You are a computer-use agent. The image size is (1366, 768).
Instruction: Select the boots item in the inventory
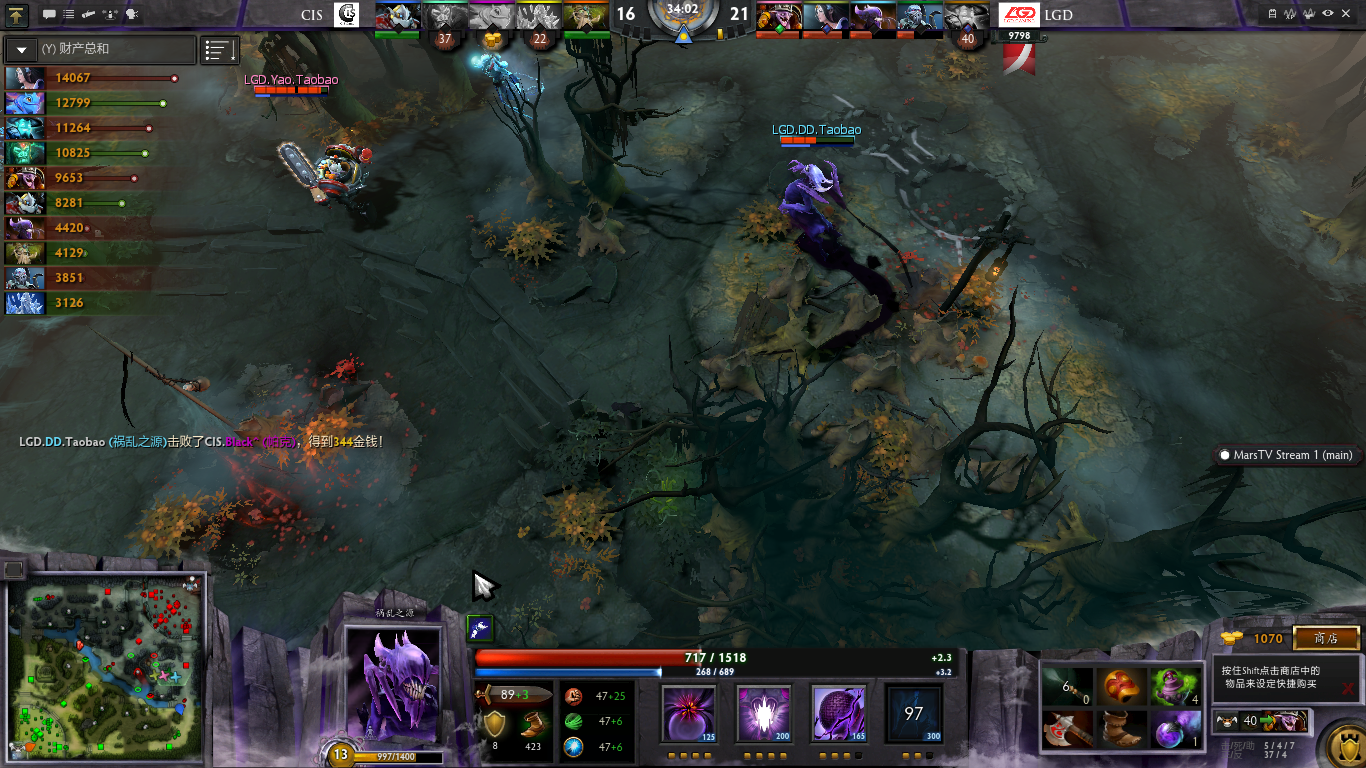click(1121, 728)
